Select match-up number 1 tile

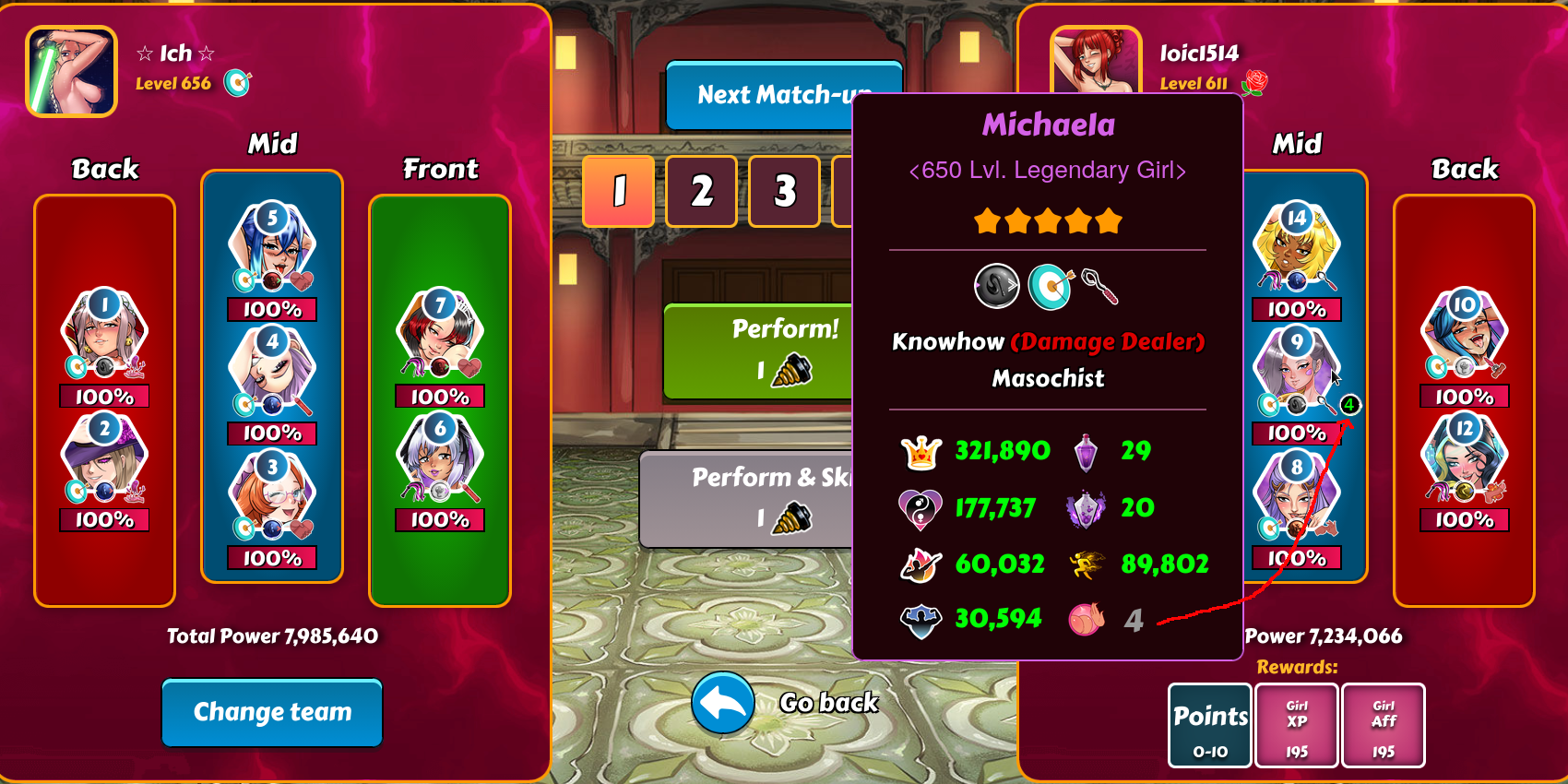point(618,191)
